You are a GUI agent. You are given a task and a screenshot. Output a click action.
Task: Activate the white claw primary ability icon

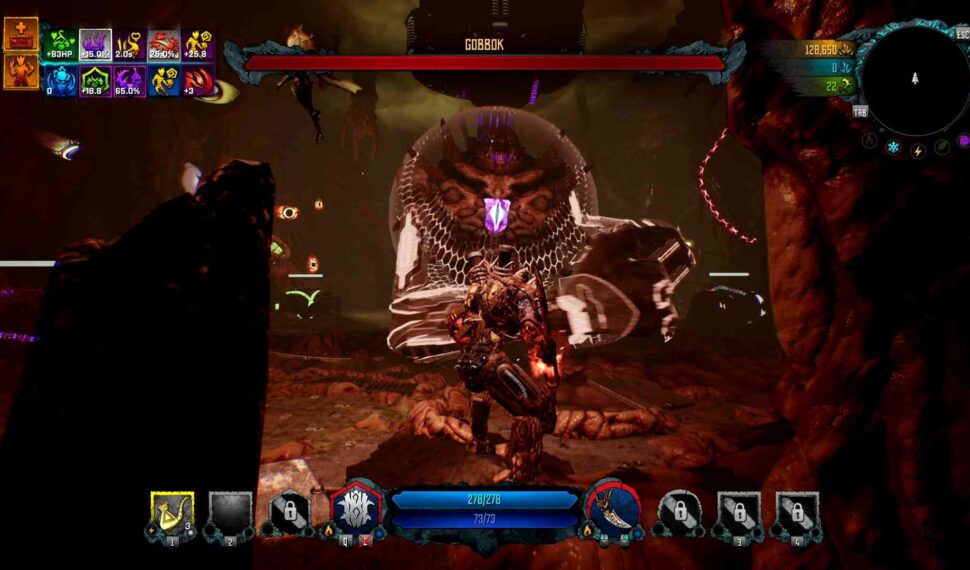point(357,509)
